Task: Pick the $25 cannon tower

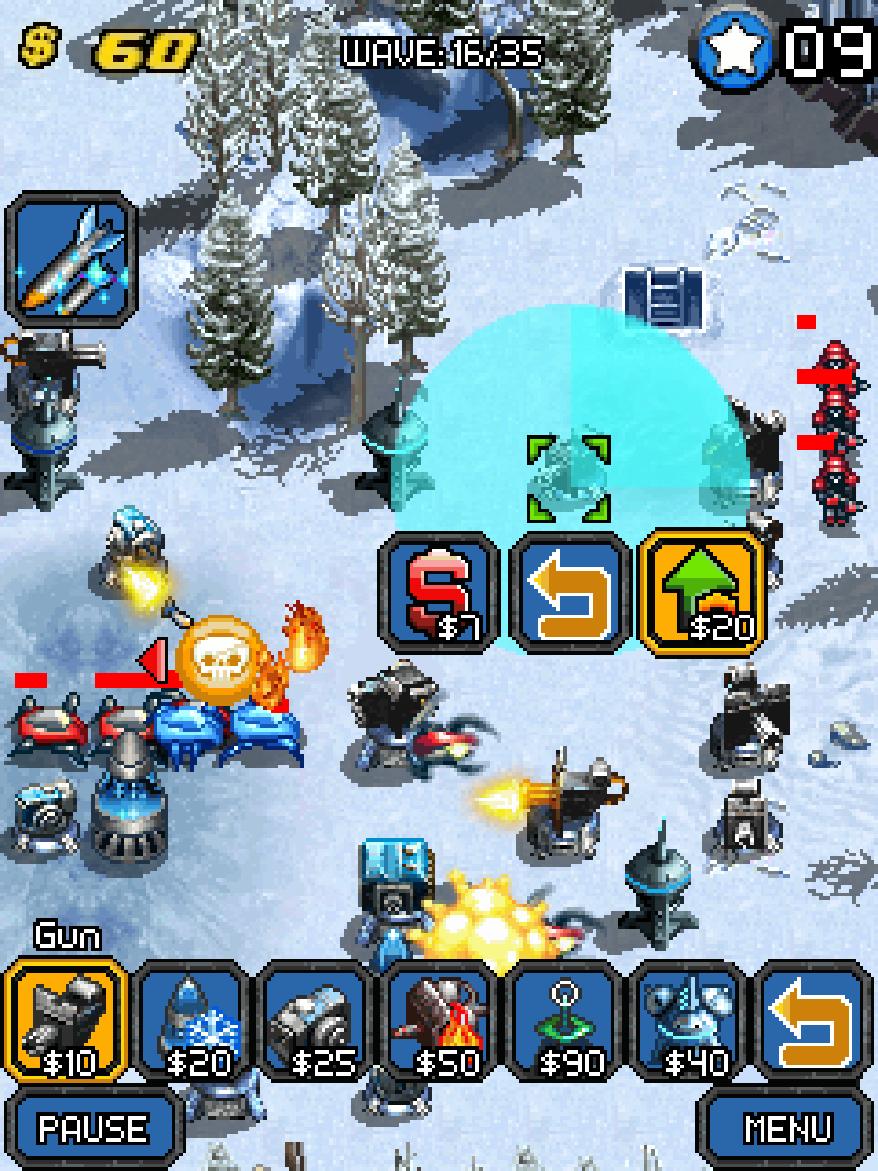Action: click(320, 1022)
